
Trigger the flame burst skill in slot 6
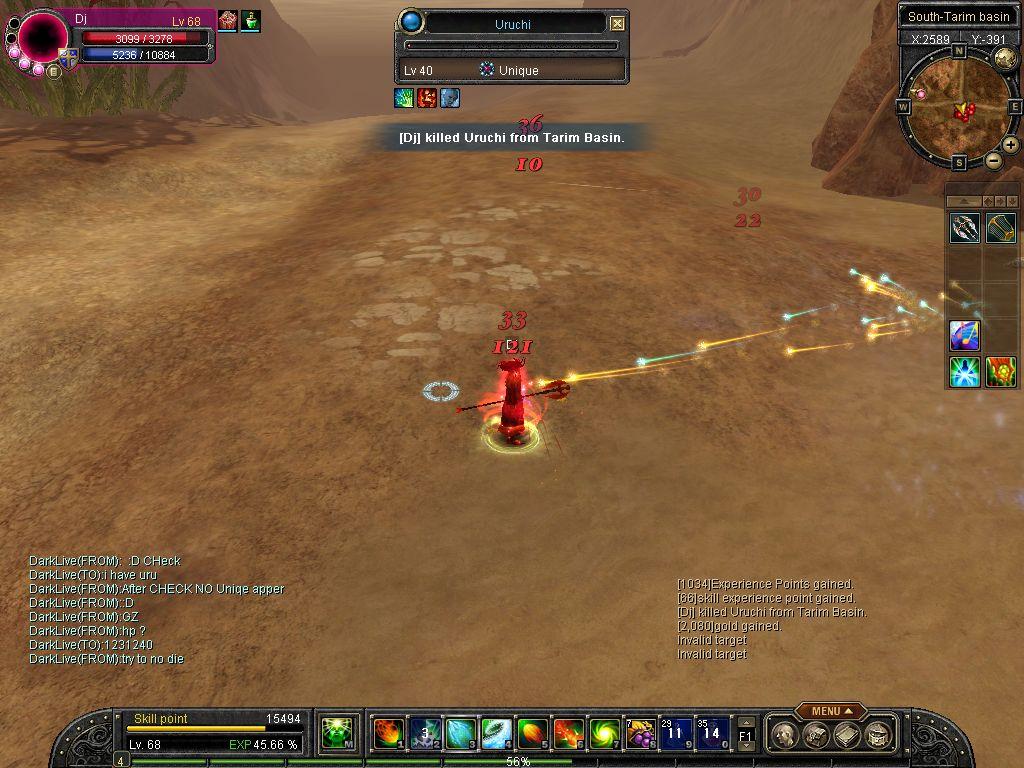pos(567,734)
